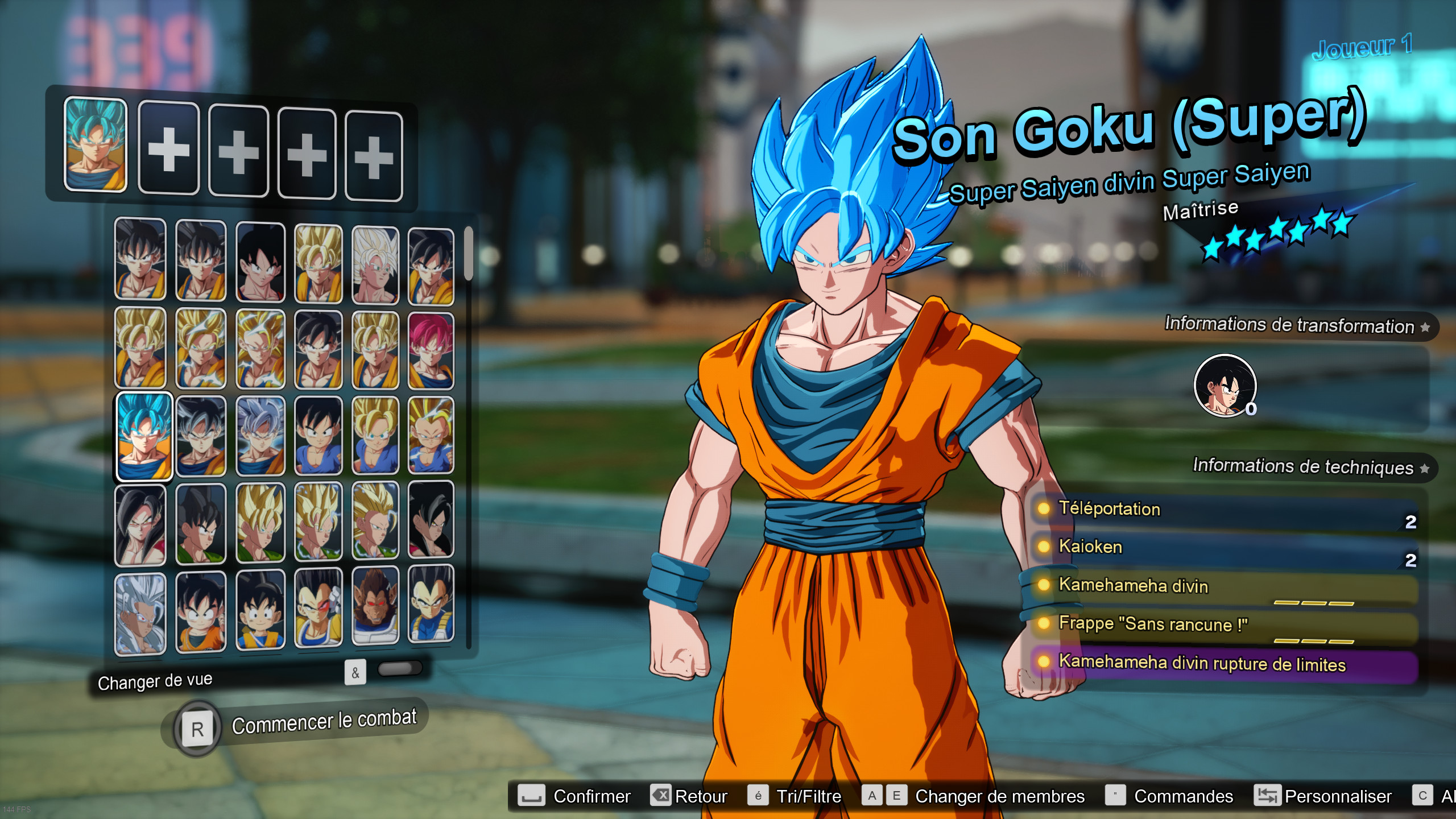Select the Téléportation technique row

click(1223, 511)
